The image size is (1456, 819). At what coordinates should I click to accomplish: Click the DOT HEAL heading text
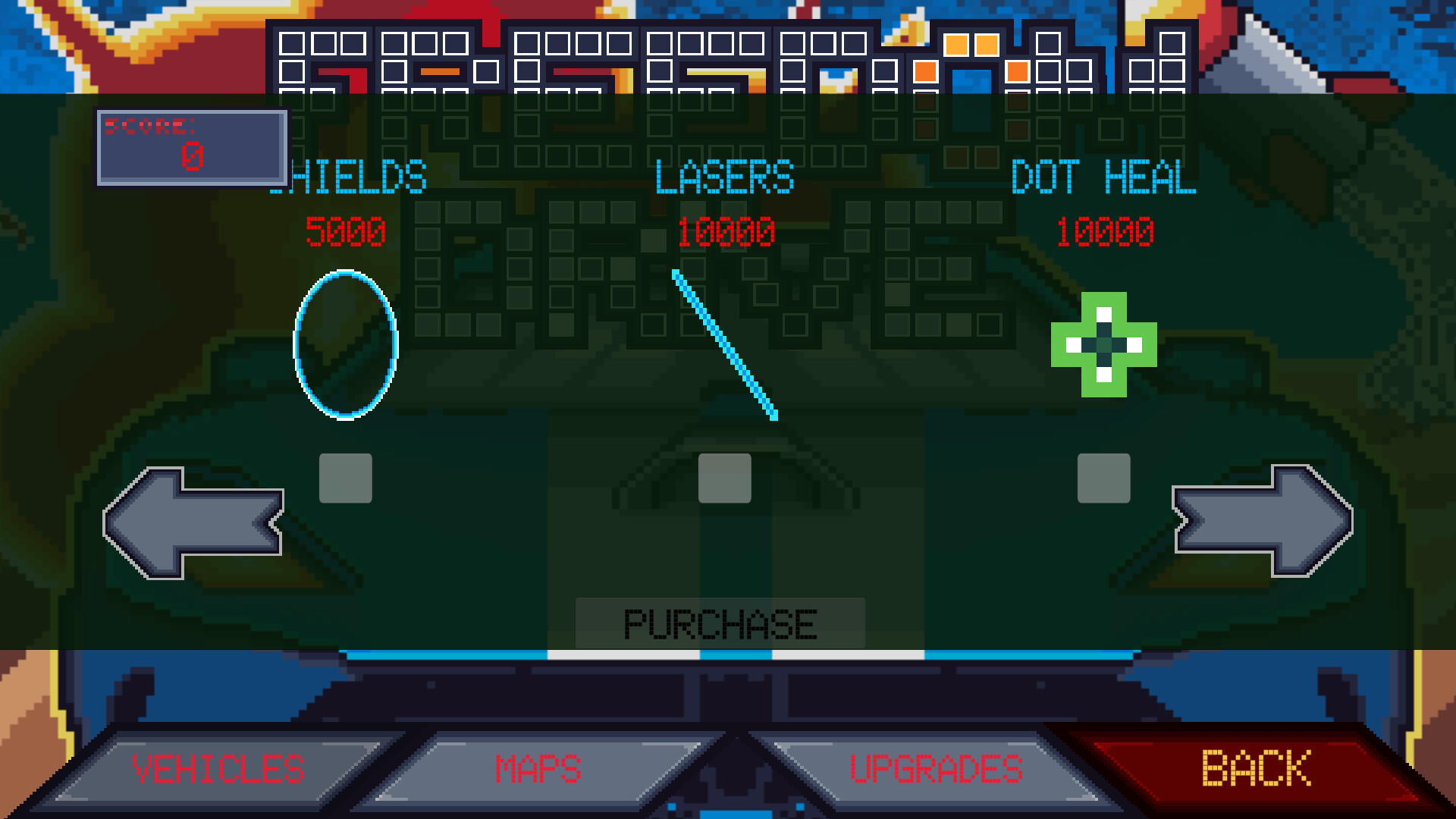click(1106, 178)
